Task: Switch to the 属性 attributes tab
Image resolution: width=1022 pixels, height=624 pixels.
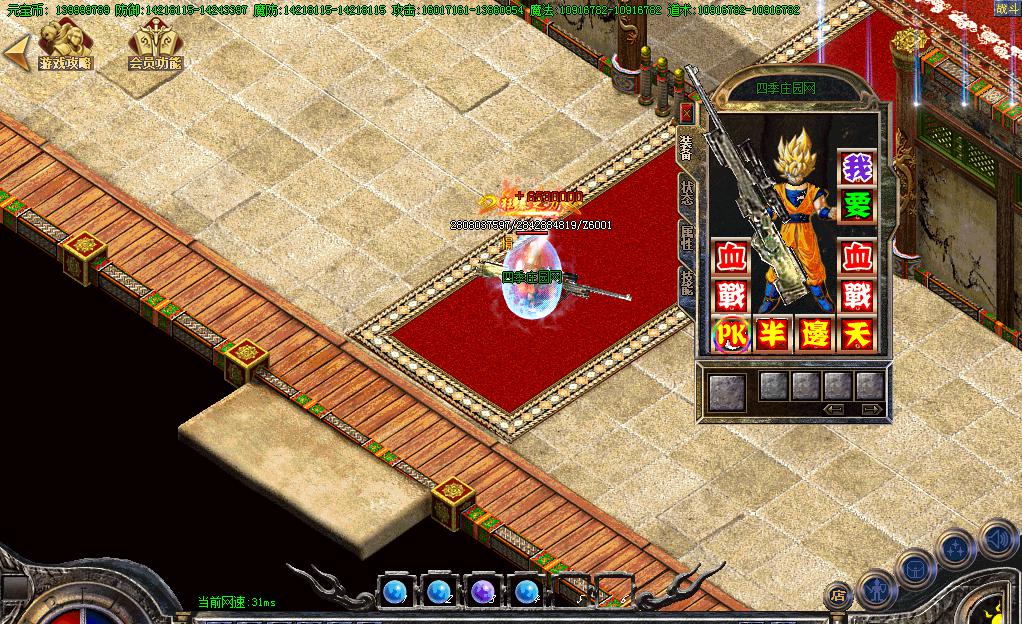Action: coord(686,238)
